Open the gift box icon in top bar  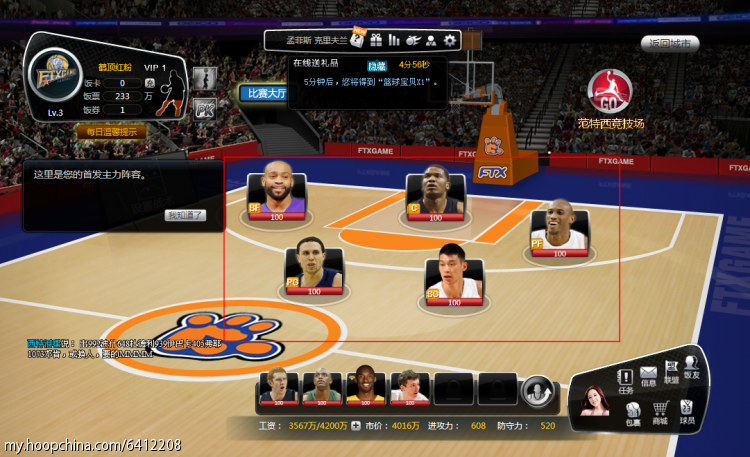[376, 40]
